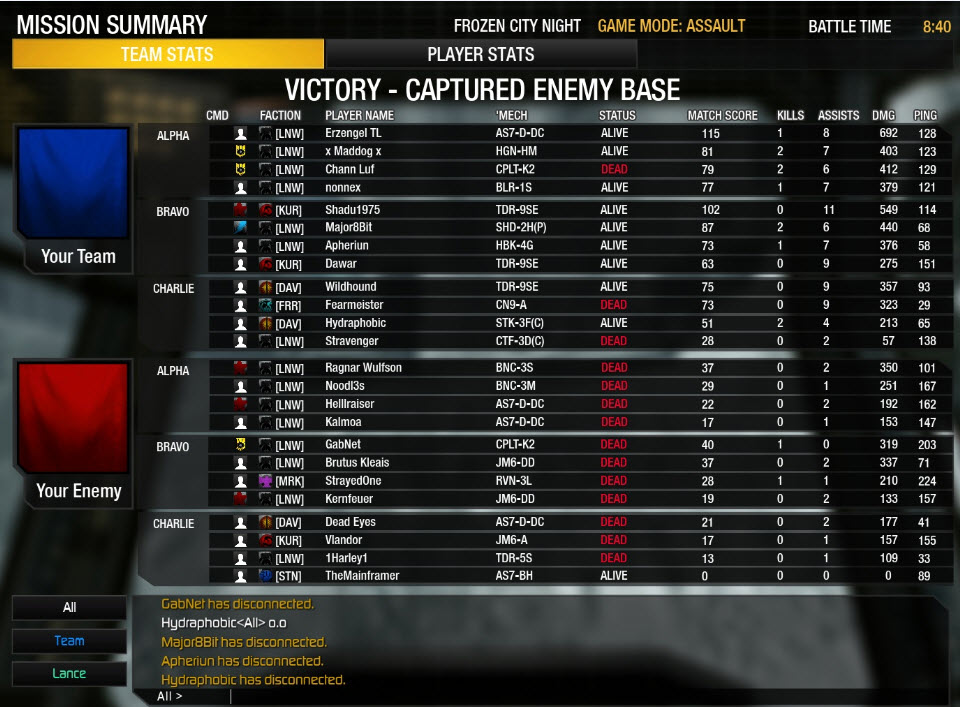
Task: Select player row x Maddog x
Action: tap(355, 152)
